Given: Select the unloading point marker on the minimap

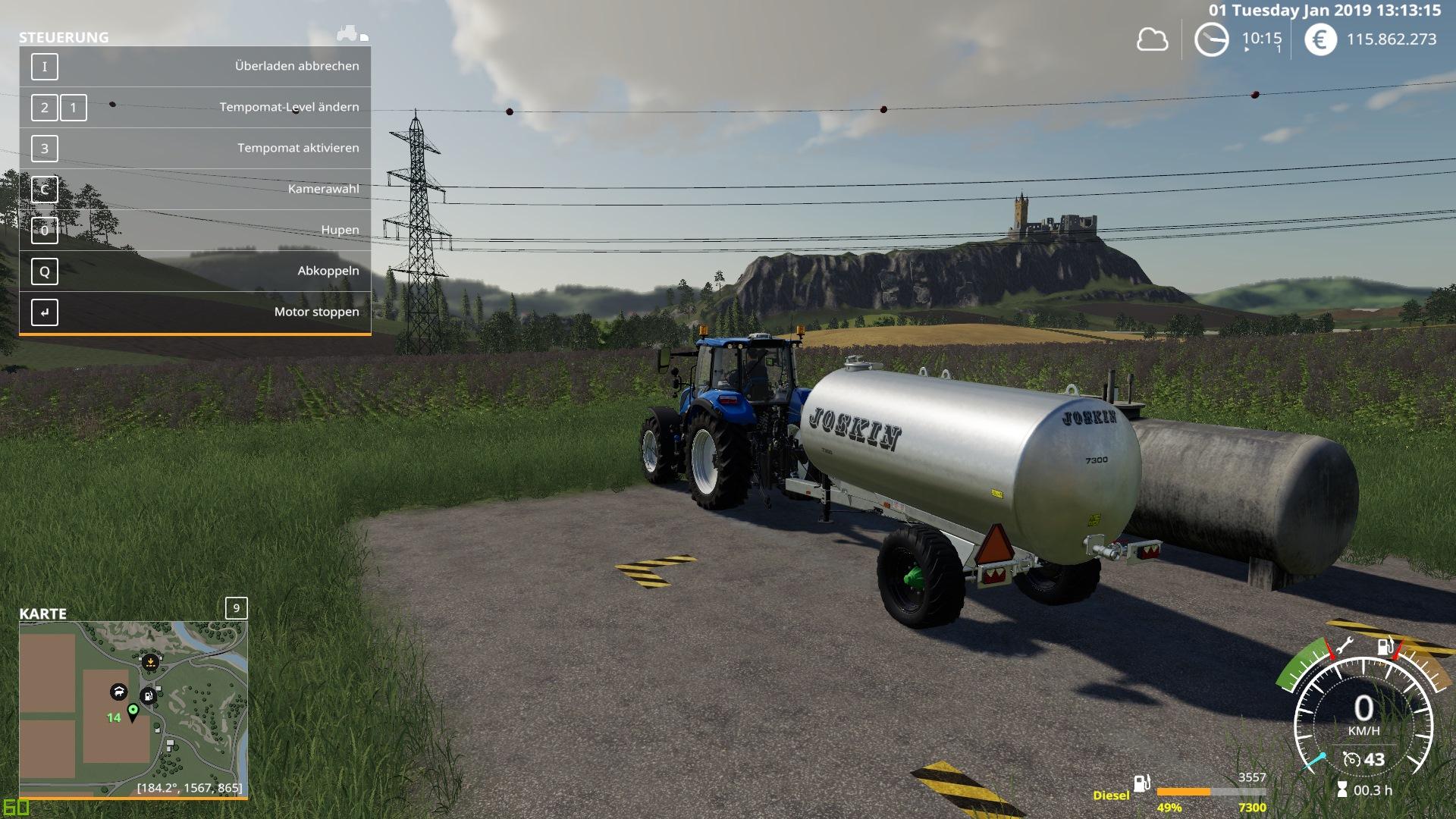Looking at the screenshot, I should tap(151, 662).
